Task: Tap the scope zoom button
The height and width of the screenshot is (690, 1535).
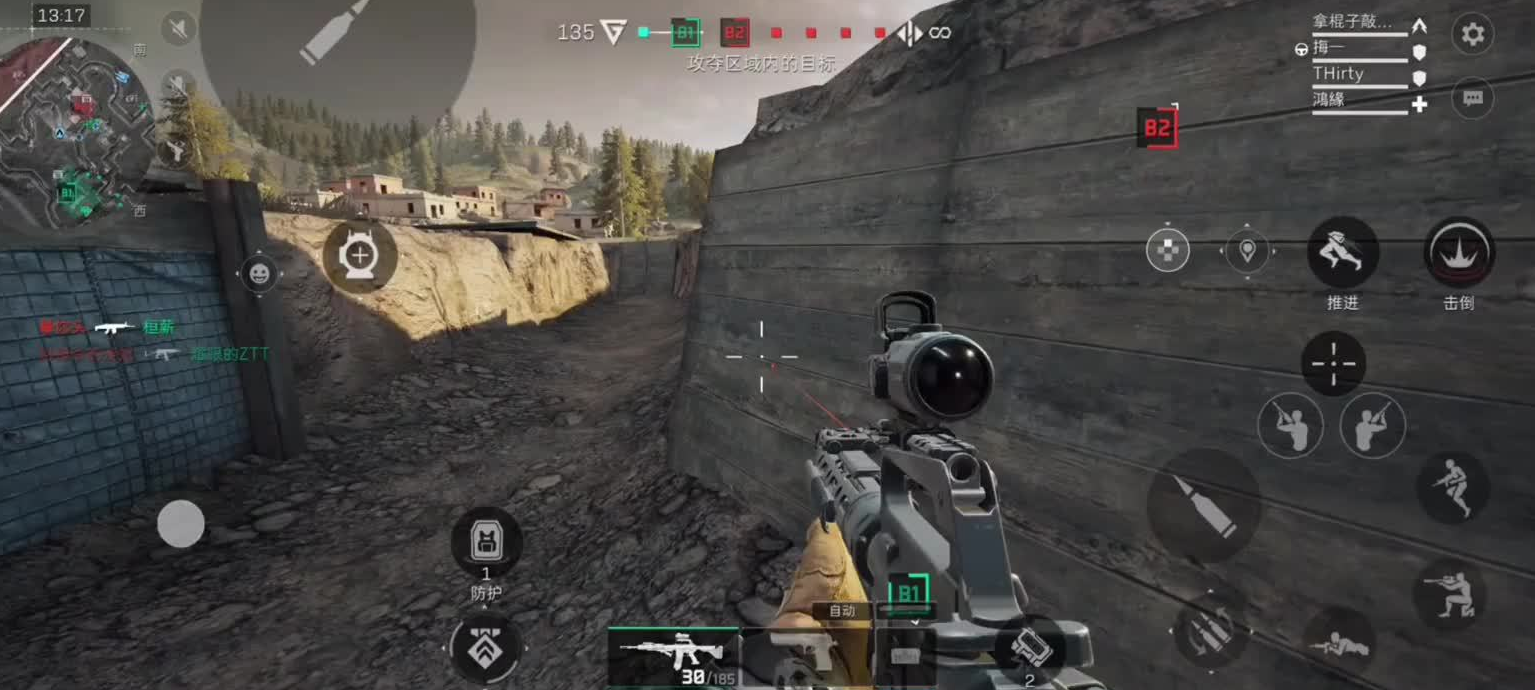Action: click(x=359, y=257)
